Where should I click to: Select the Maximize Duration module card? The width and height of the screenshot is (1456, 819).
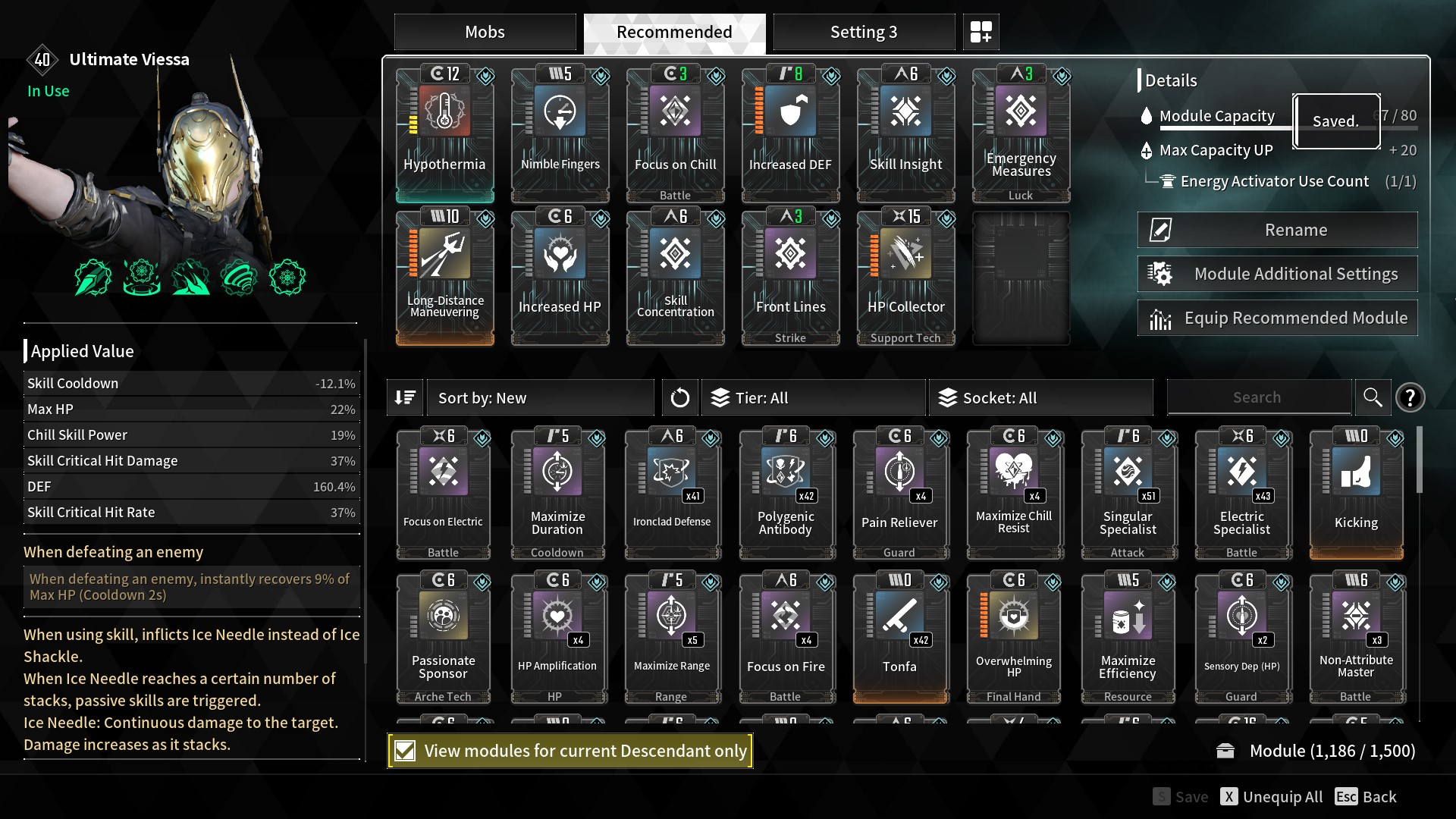[x=557, y=493]
